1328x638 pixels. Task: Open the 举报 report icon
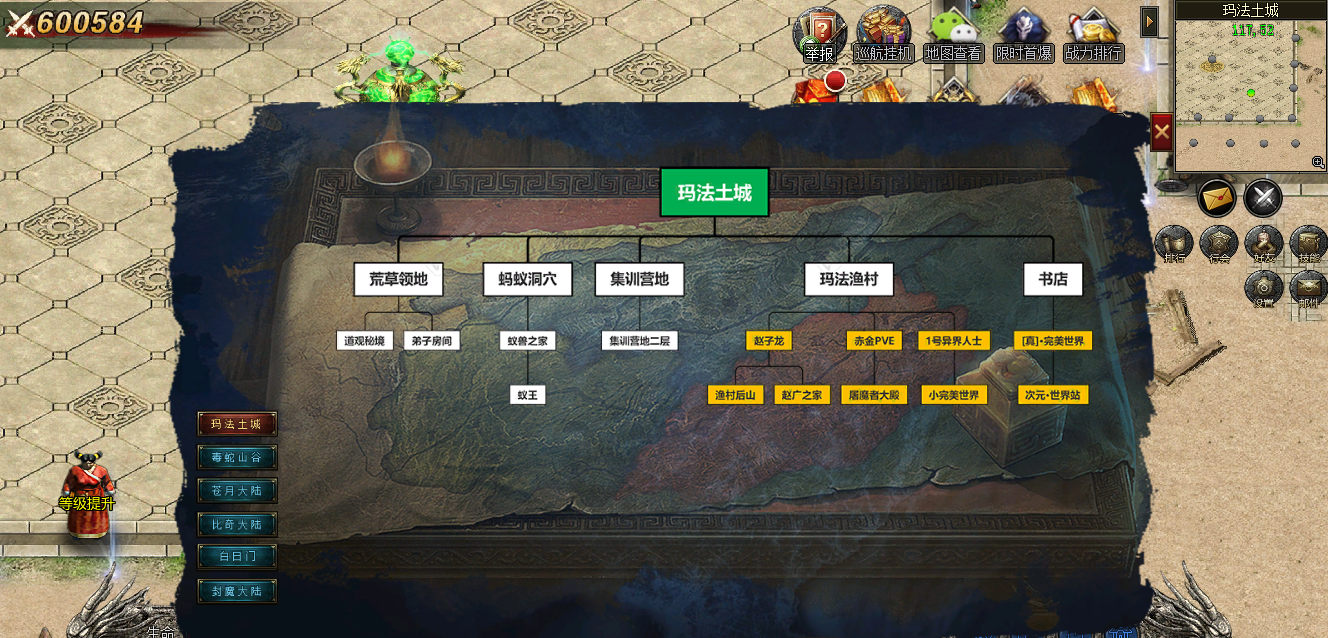[819, 35]
